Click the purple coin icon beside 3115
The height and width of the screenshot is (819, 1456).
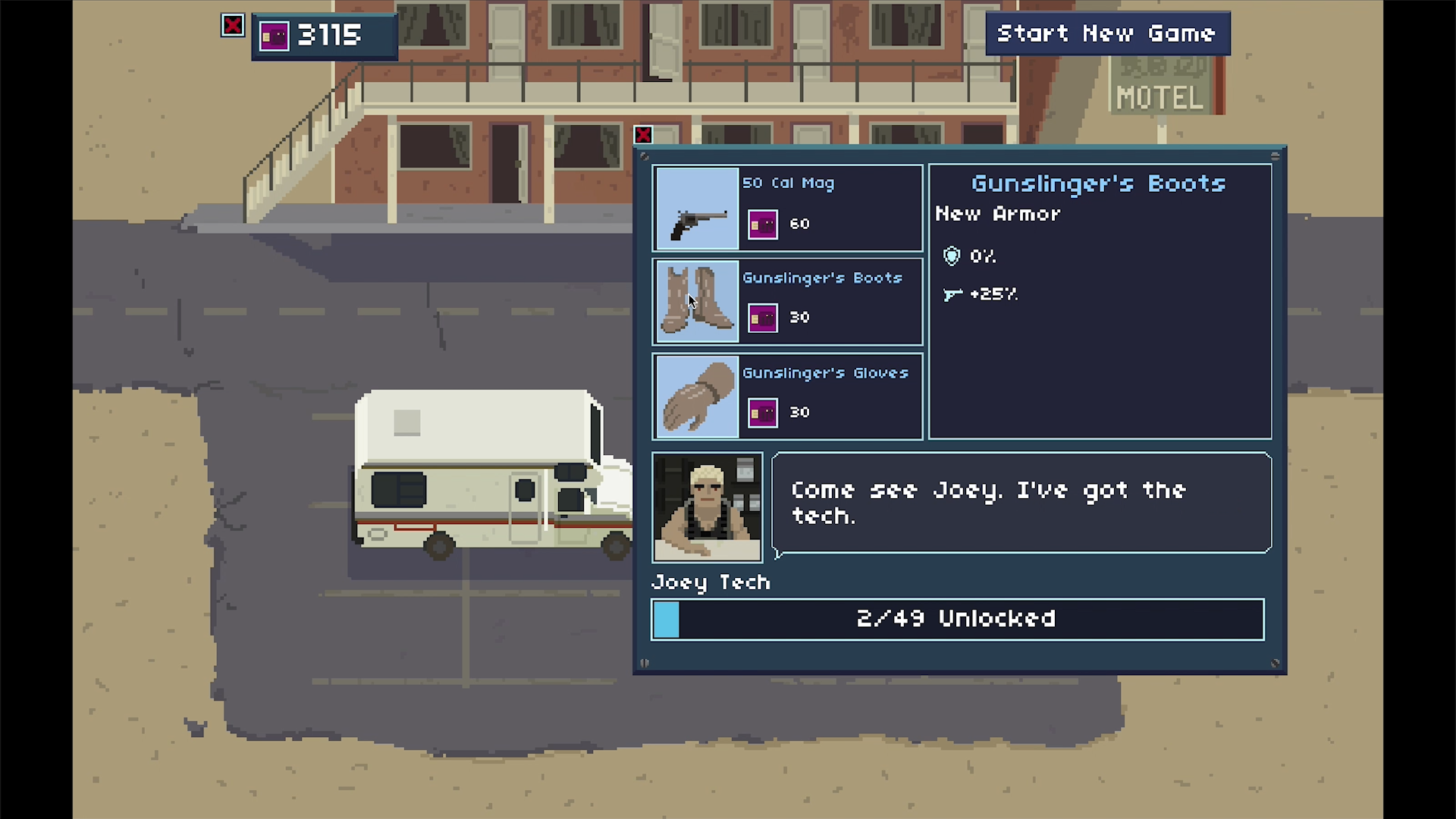pyautogui.click(x=274, y=35)
